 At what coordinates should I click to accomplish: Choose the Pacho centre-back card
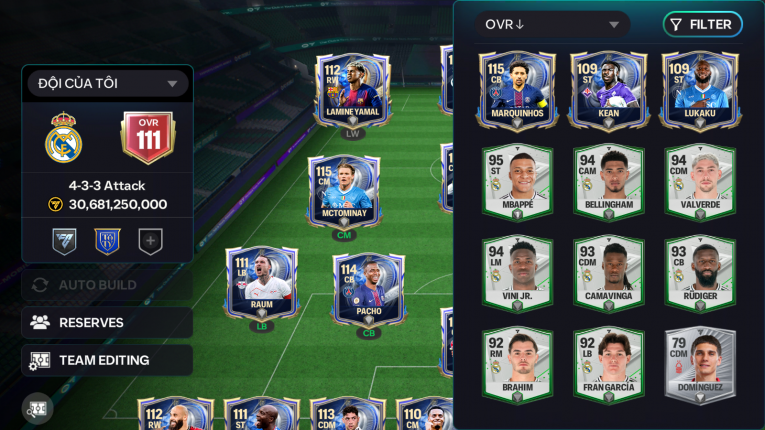tap(369, 289)
